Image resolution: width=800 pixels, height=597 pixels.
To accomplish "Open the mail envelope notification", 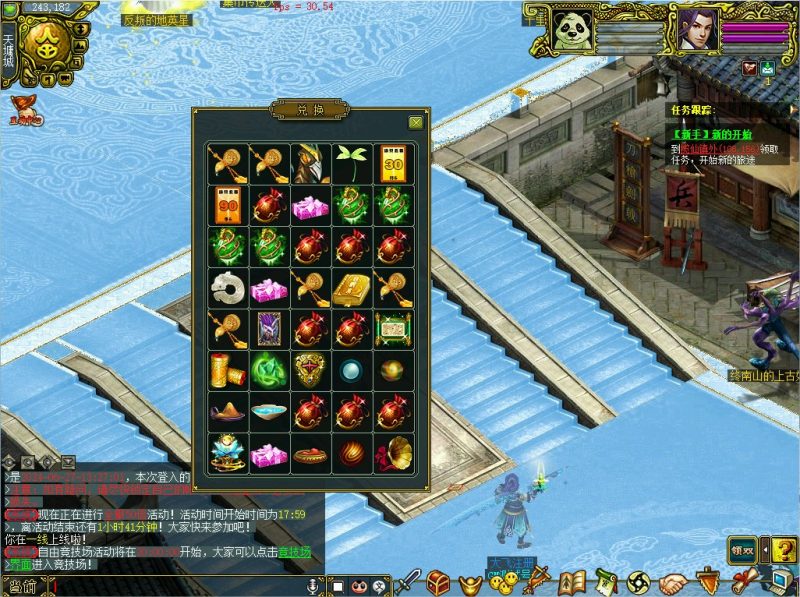I will pos(767,69).
